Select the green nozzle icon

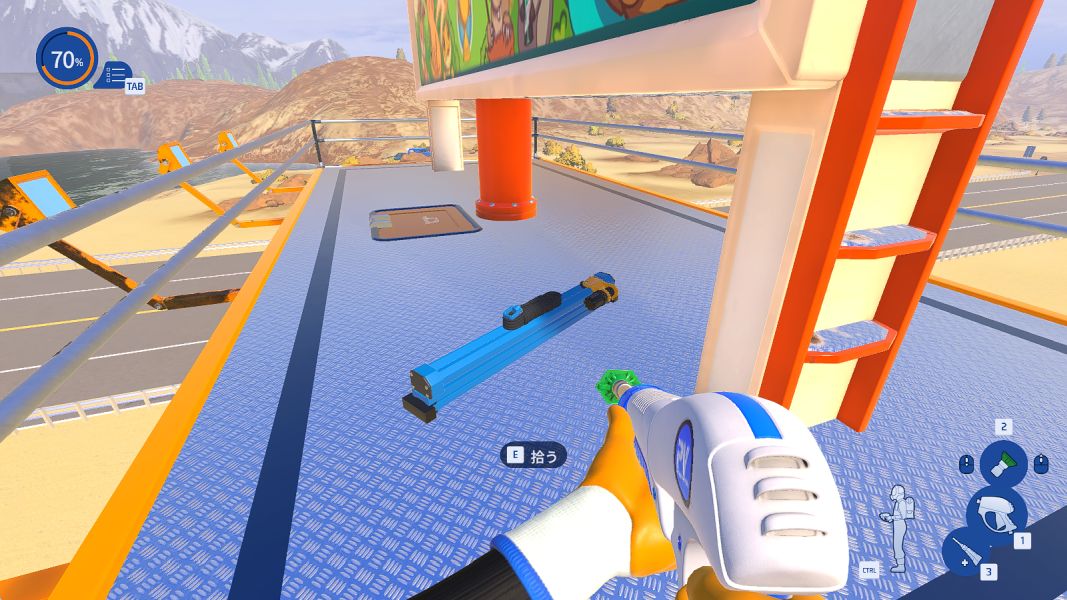coord(1003,463)
